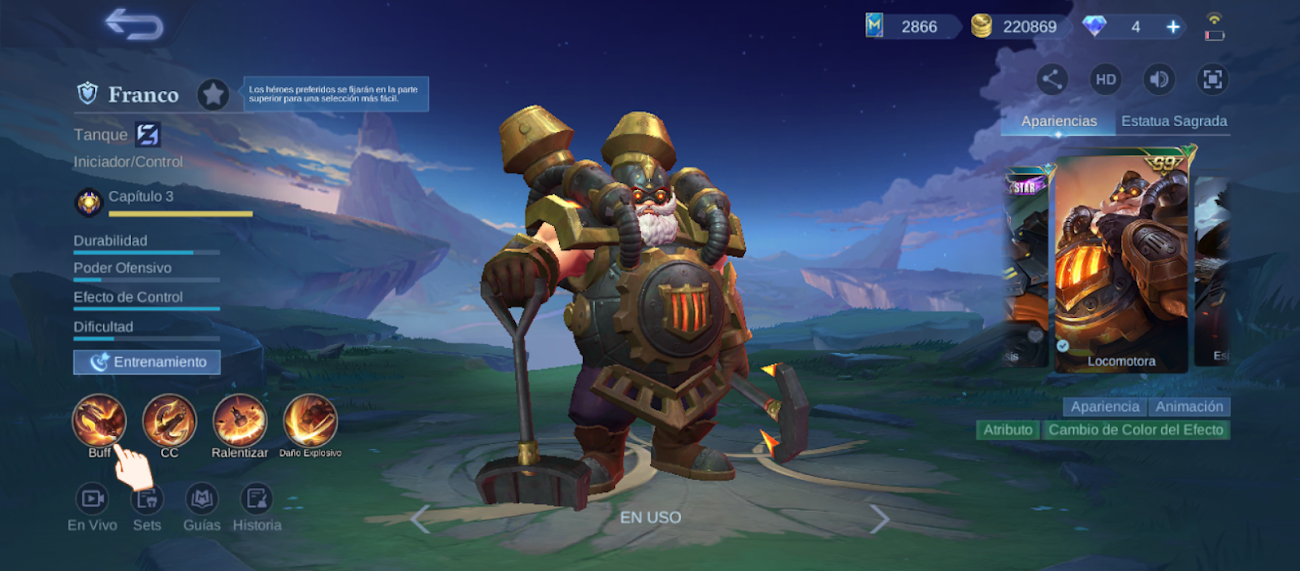Share the hero using the share icon
This screenshot has height=571, width=1300.
pyautogui.click(x=1052, y=80)
